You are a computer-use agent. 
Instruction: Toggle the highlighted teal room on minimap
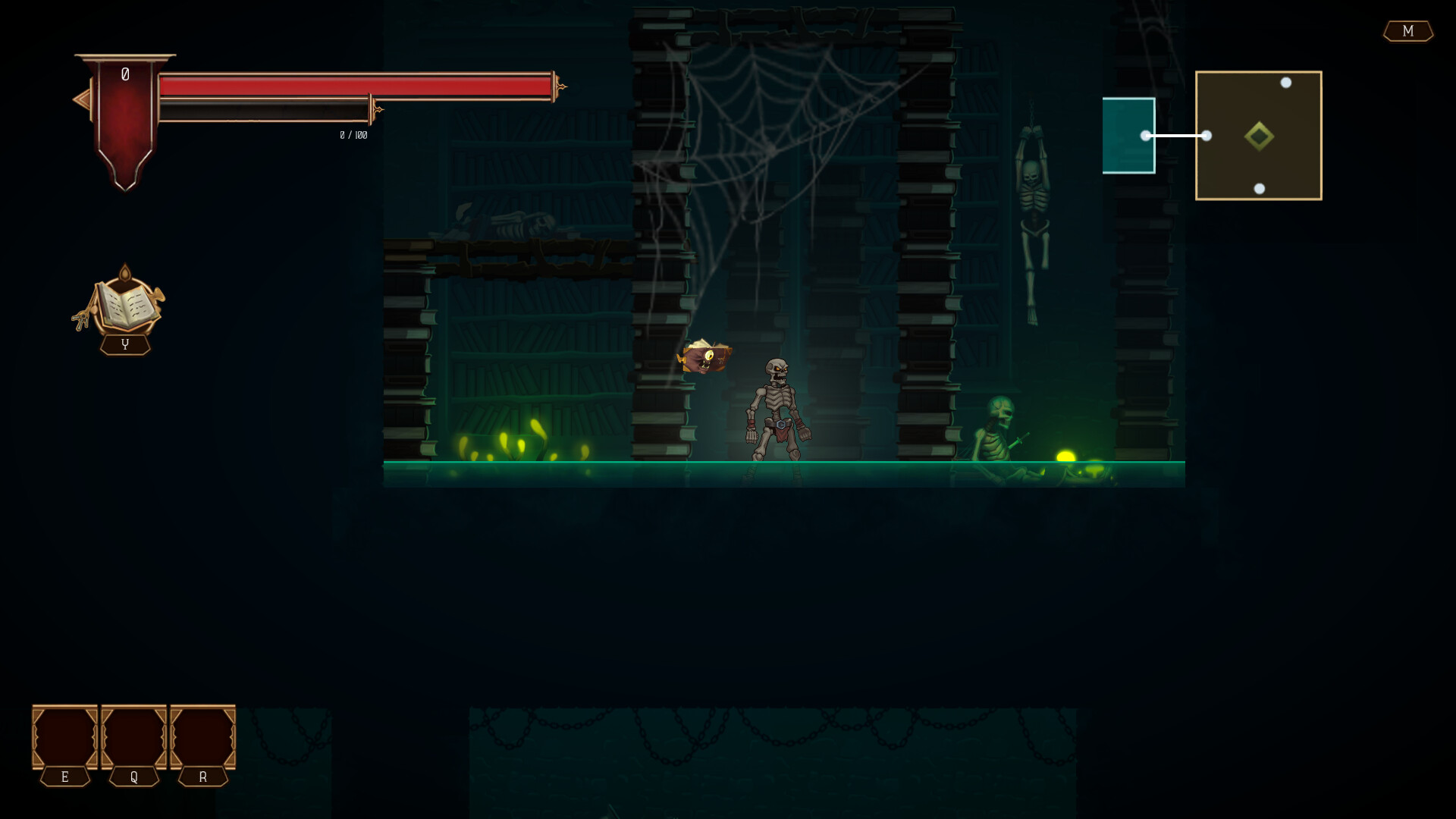(1128, 135)
